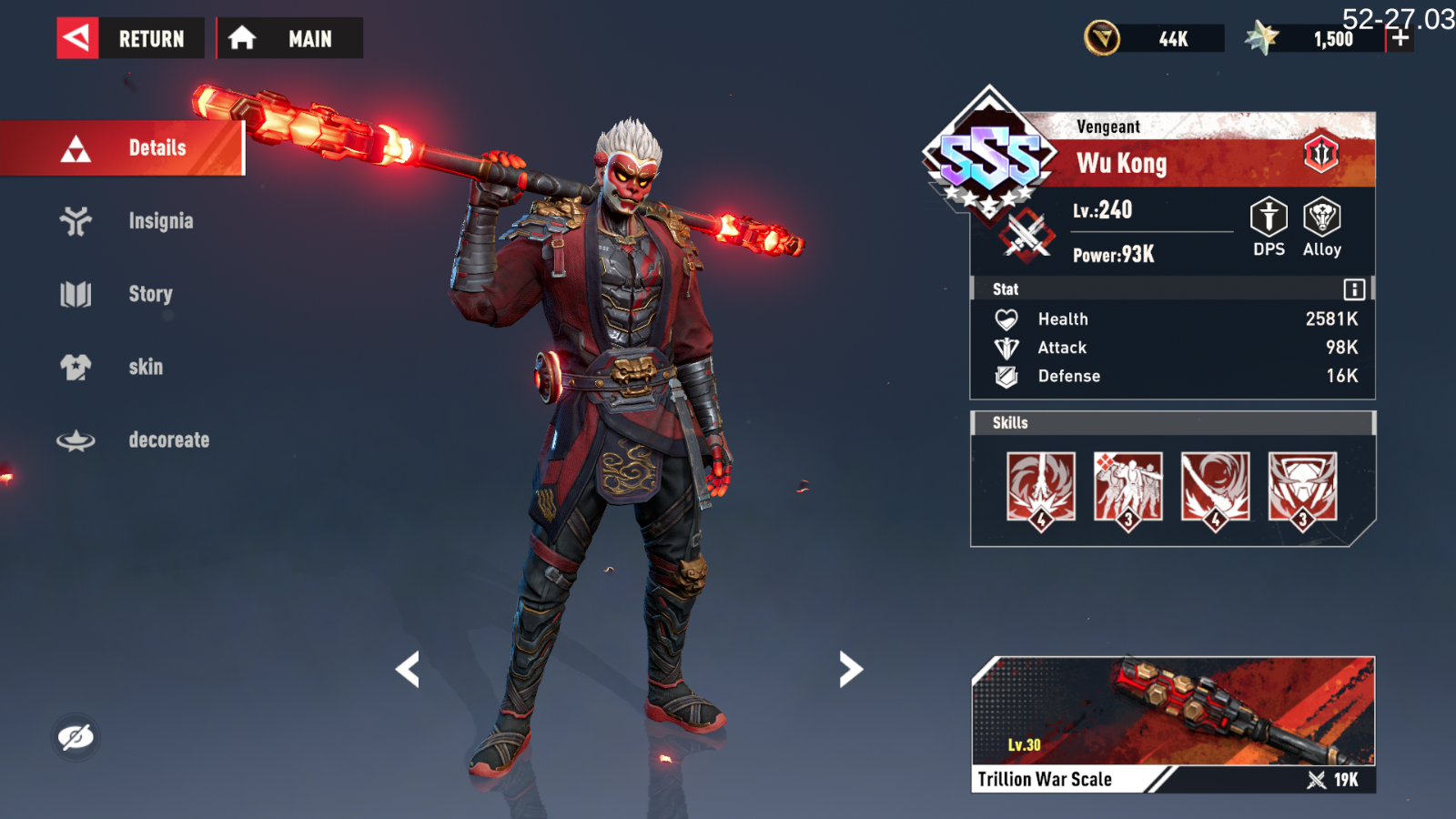Show the next character with right arrow

pyautogui.click(x=849, y=669)
